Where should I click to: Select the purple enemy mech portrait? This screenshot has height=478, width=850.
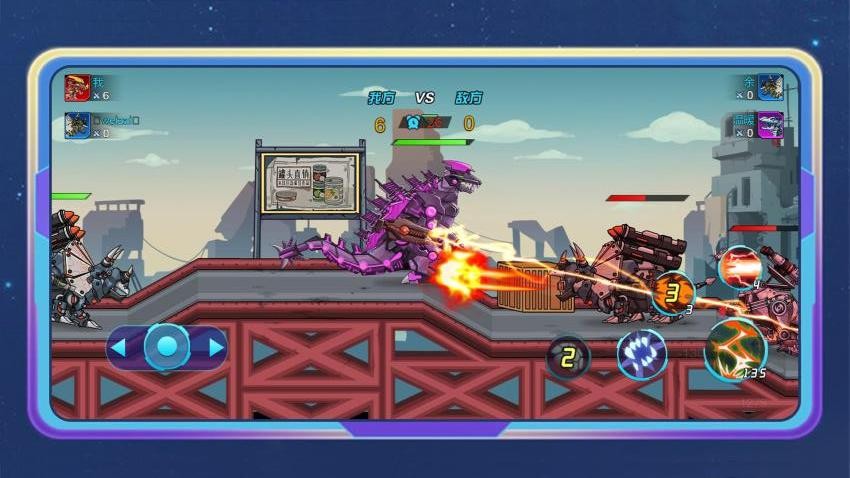pyautogui.click(x=770, y=125)
